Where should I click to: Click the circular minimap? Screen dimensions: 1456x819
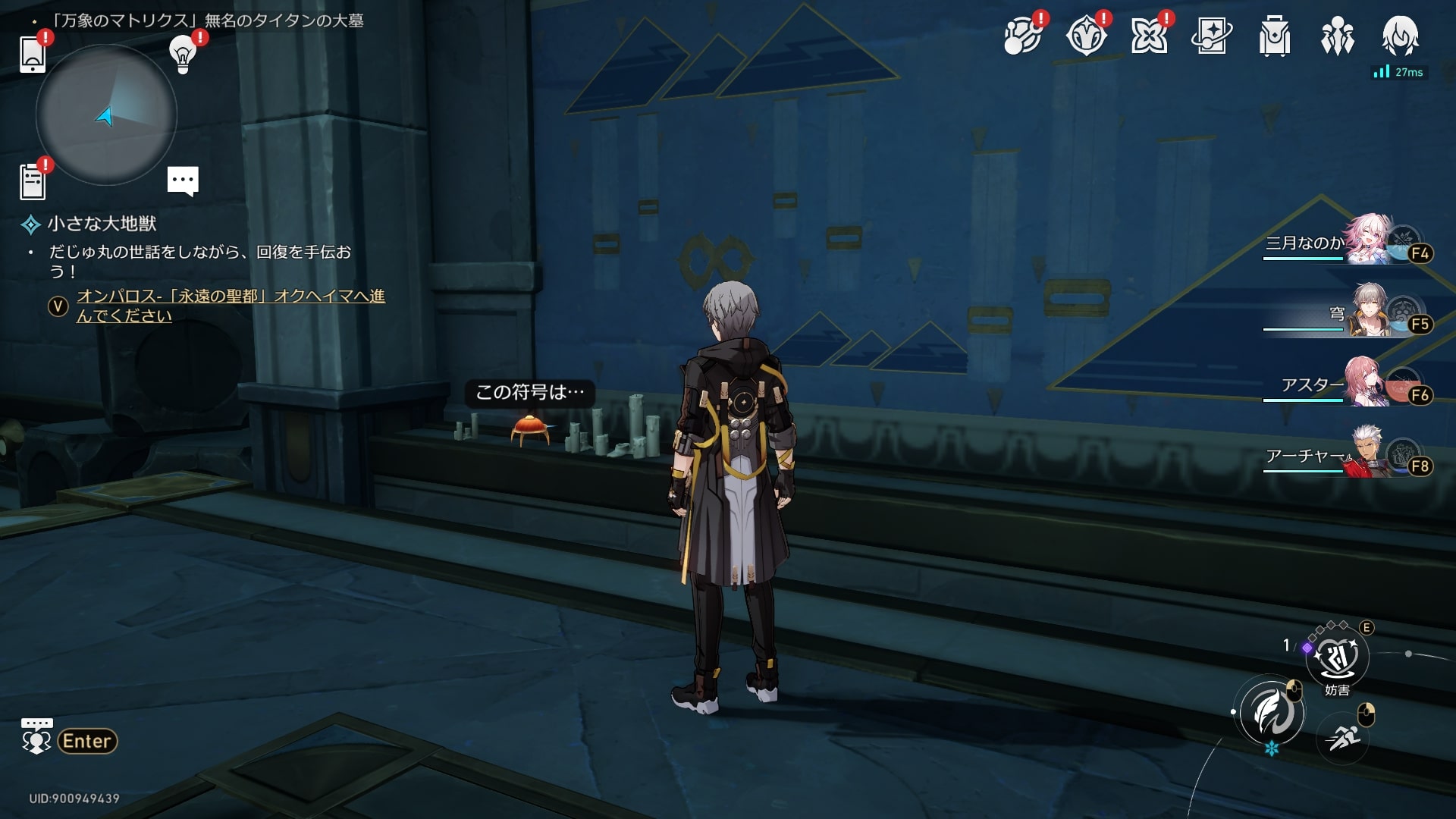(106, 115)
